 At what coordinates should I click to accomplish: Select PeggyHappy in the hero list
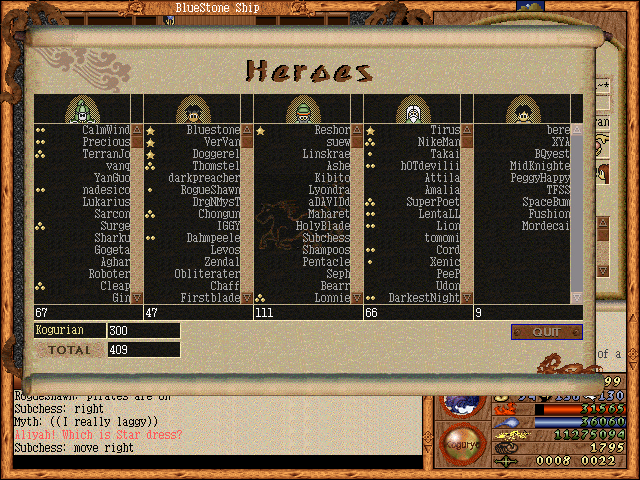coord(540,178)
